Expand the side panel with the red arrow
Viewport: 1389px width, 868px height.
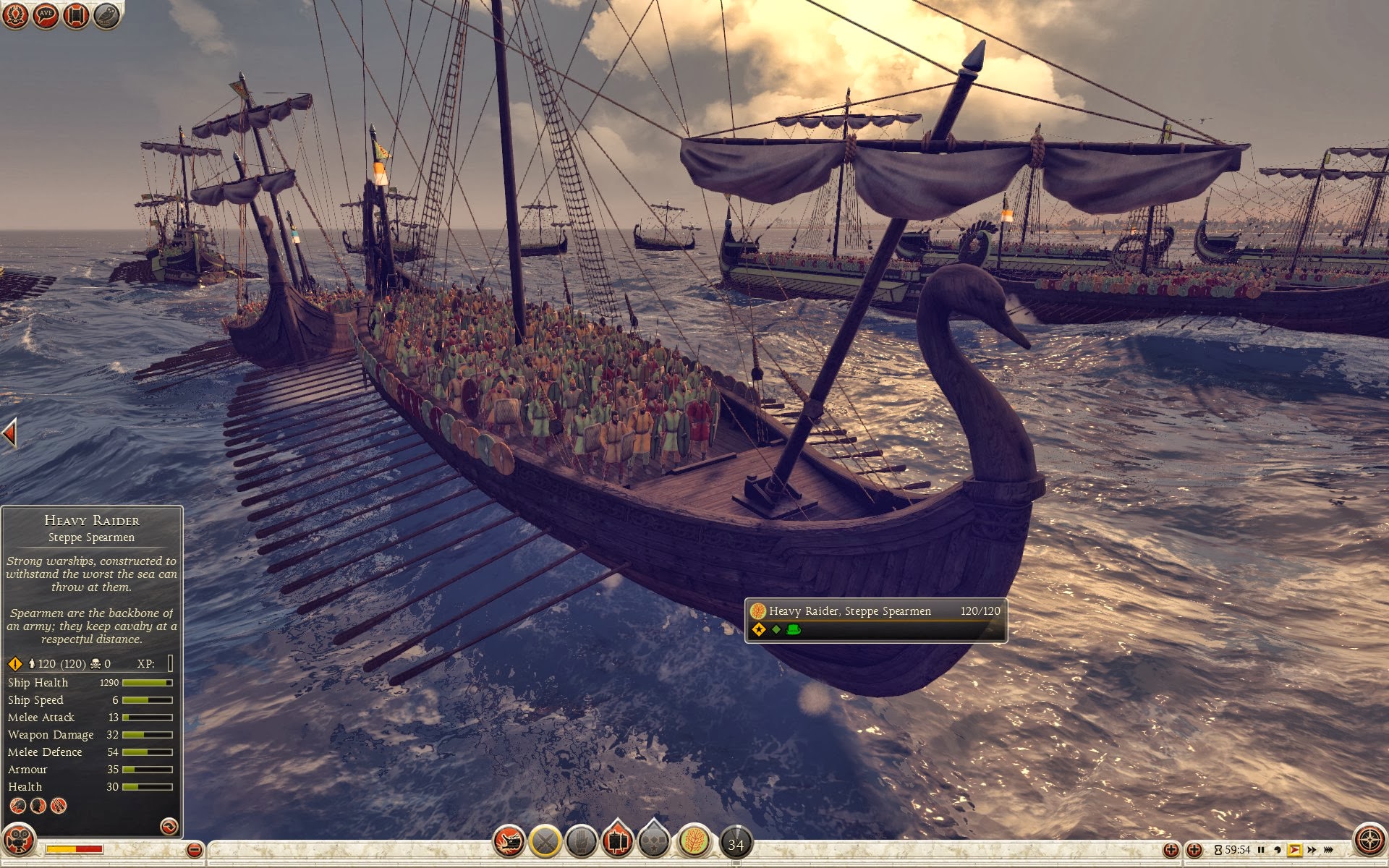click(x=9, y=433)
